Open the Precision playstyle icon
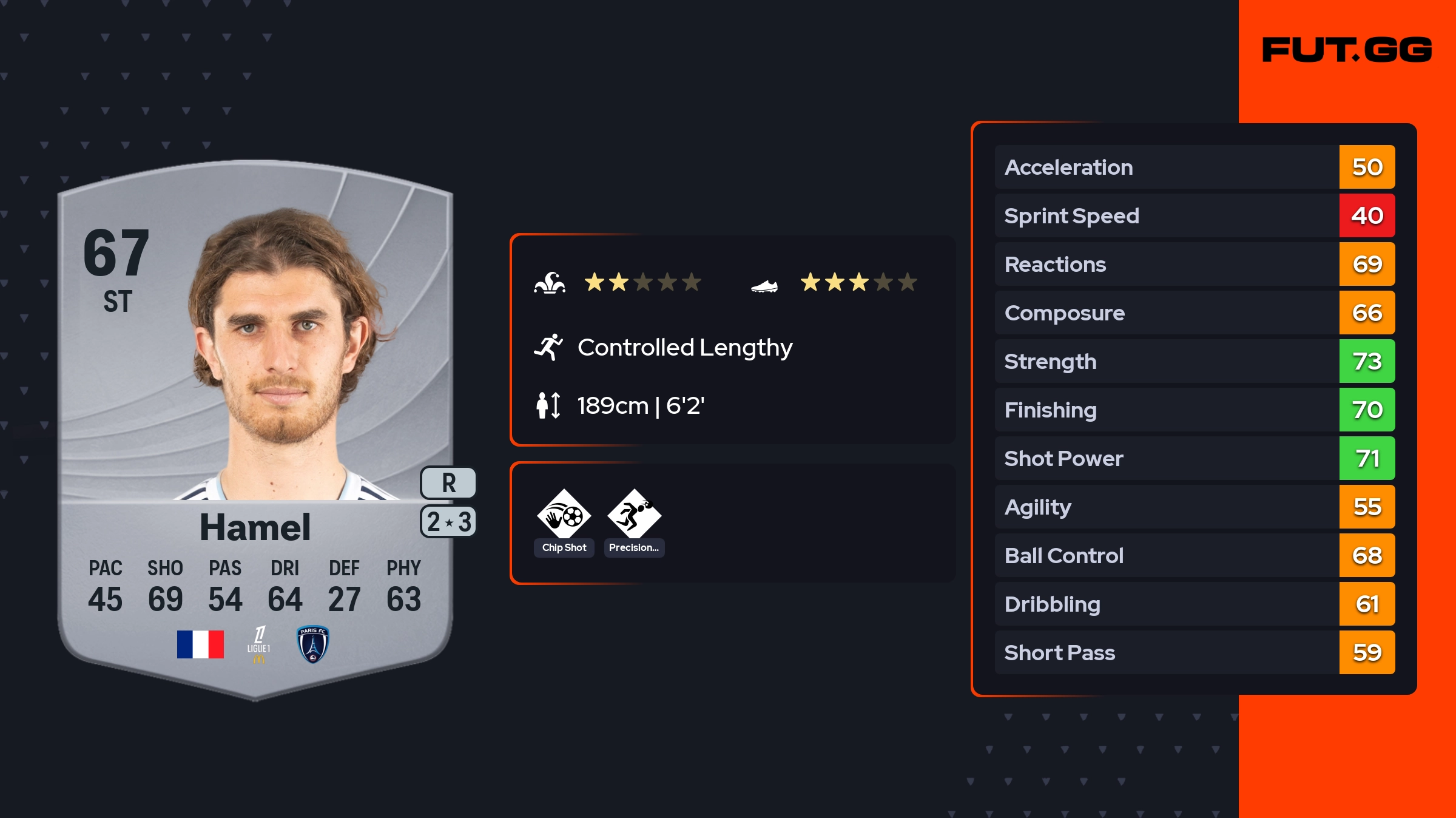The width and height of the screenshot is (1456, 818). [634, 515]
